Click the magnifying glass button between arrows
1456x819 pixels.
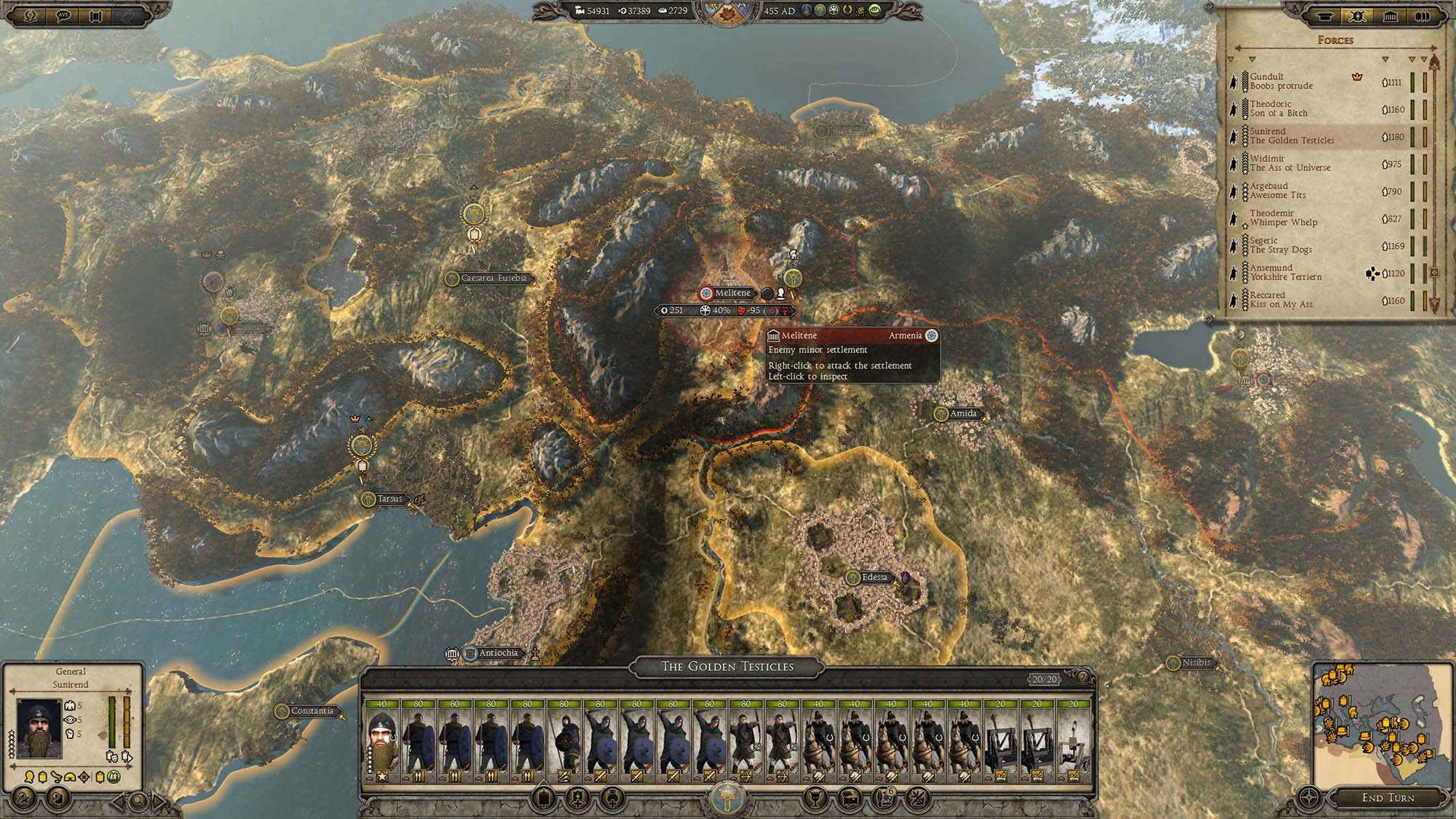click(x=139, y=802)
